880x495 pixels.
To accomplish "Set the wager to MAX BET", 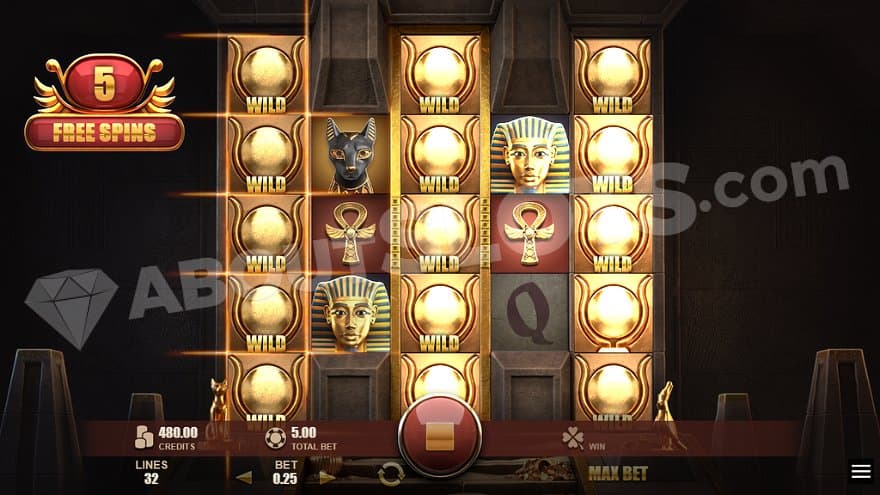I will pyautogui.click(x=618, y=472).
